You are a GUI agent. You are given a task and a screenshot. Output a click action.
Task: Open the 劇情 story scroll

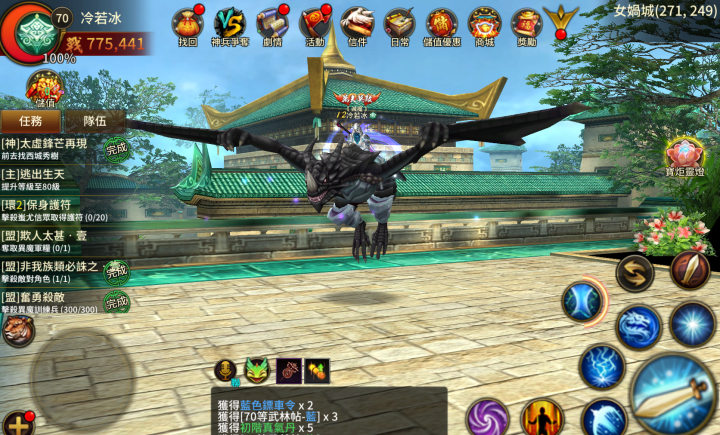[x=272, y=24]
